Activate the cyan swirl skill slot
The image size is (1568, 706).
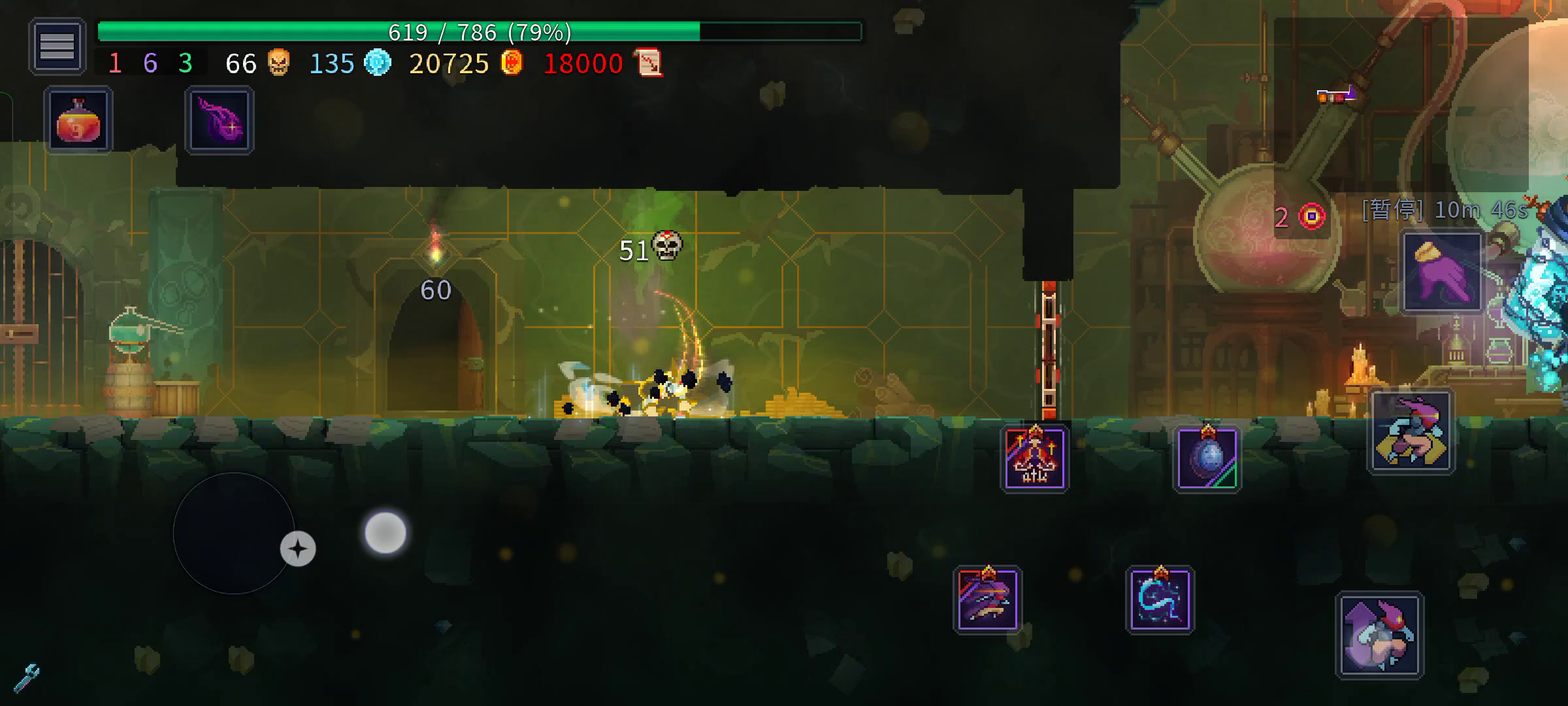point(1160,599)
